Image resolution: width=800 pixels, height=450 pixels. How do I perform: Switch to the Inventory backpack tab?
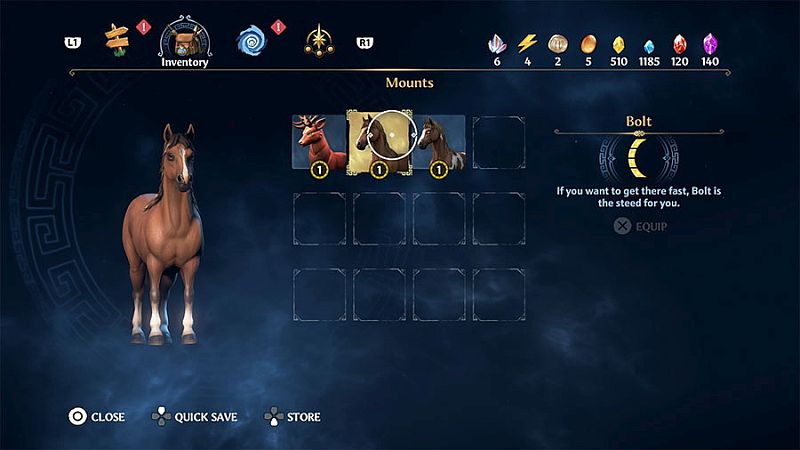pyautogui.click(x=185, y=40)
